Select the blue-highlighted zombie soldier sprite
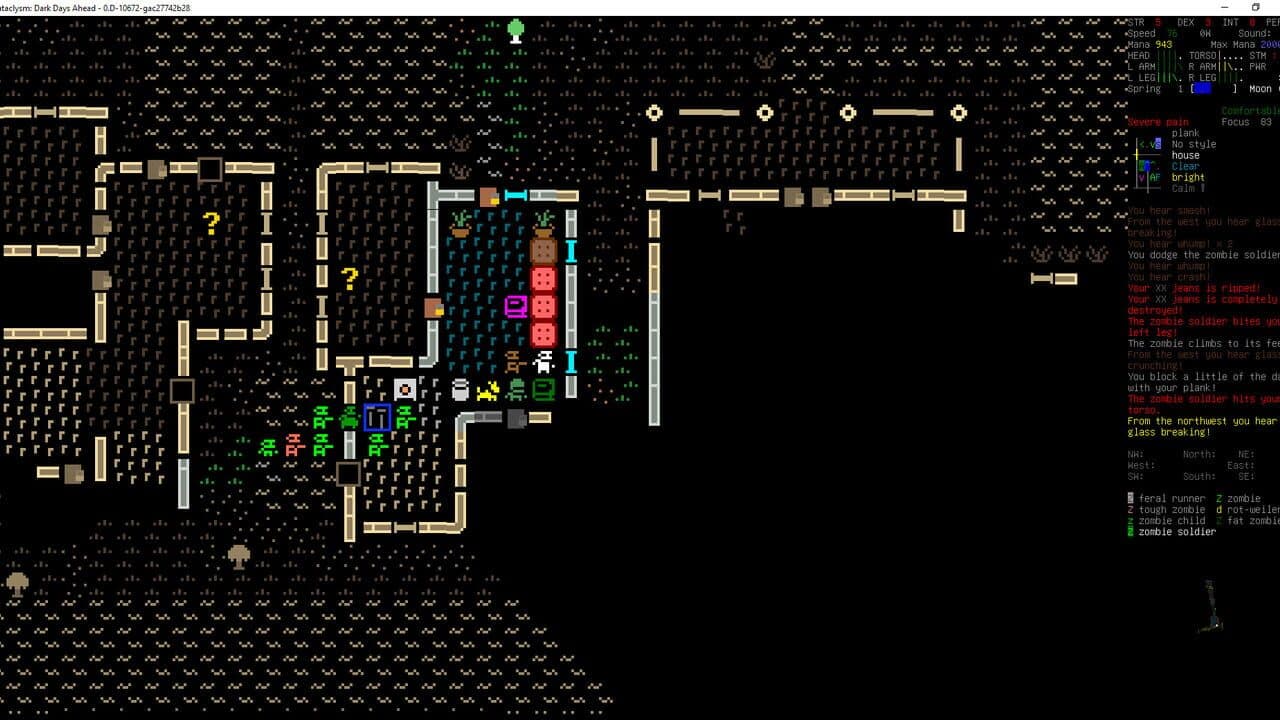The width and height of the screenshot is (1280, 720). pyautogui.click(x=375, y=418)
